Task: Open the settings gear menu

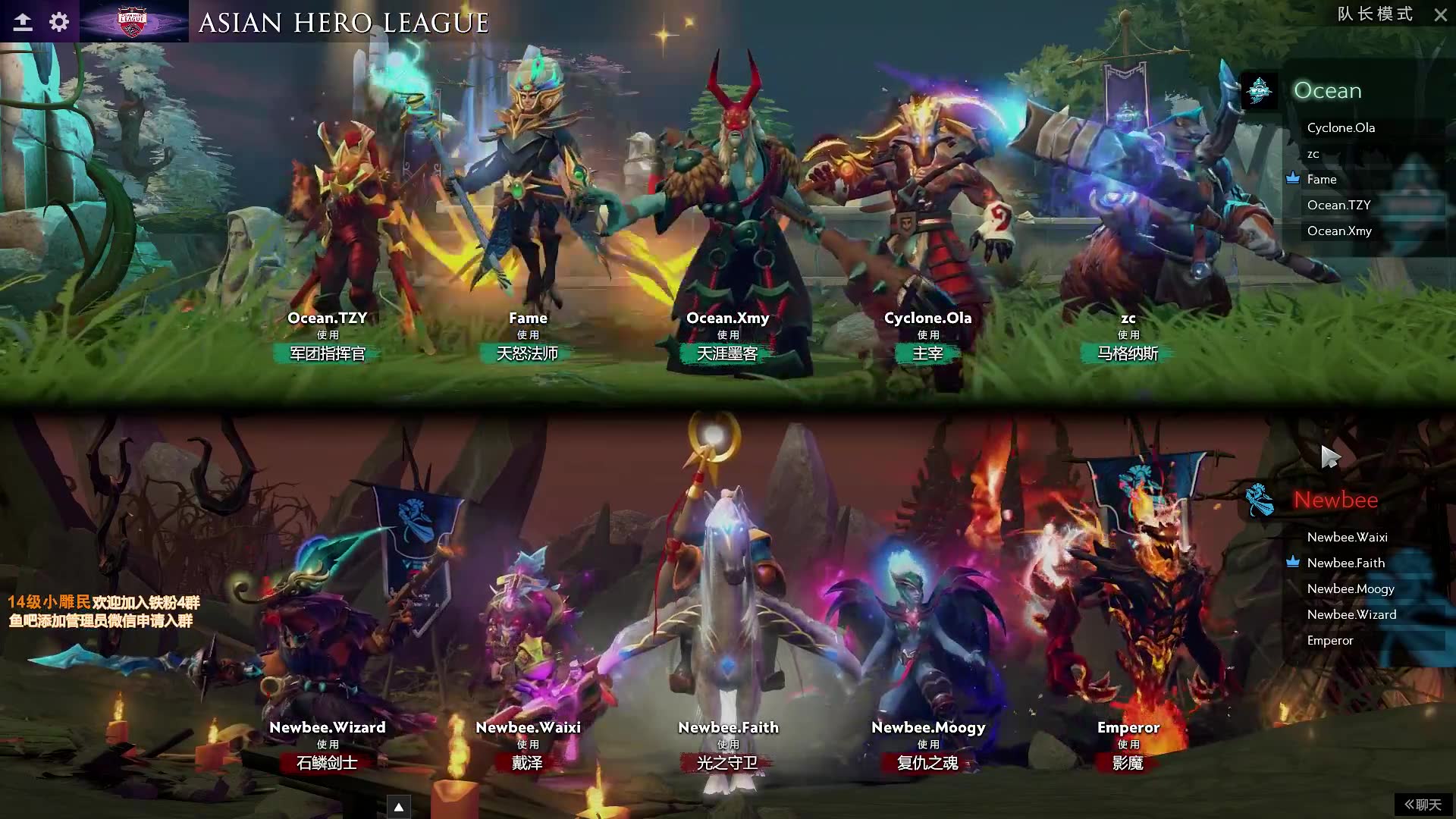Action: (x=59, y=22)
